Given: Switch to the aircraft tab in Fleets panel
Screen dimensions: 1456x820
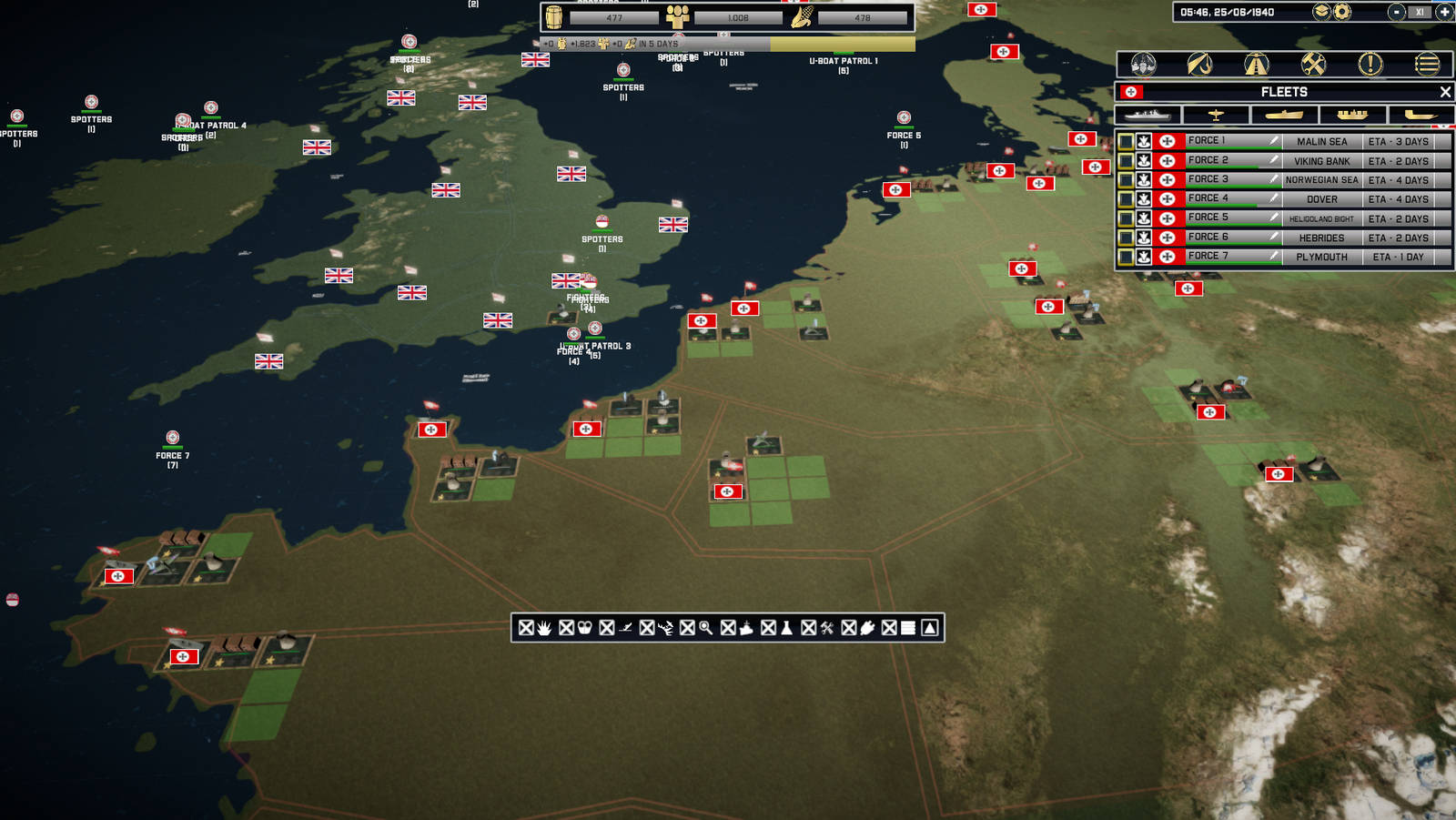Looking at the screenshot, I should (x=1215, y=115).
